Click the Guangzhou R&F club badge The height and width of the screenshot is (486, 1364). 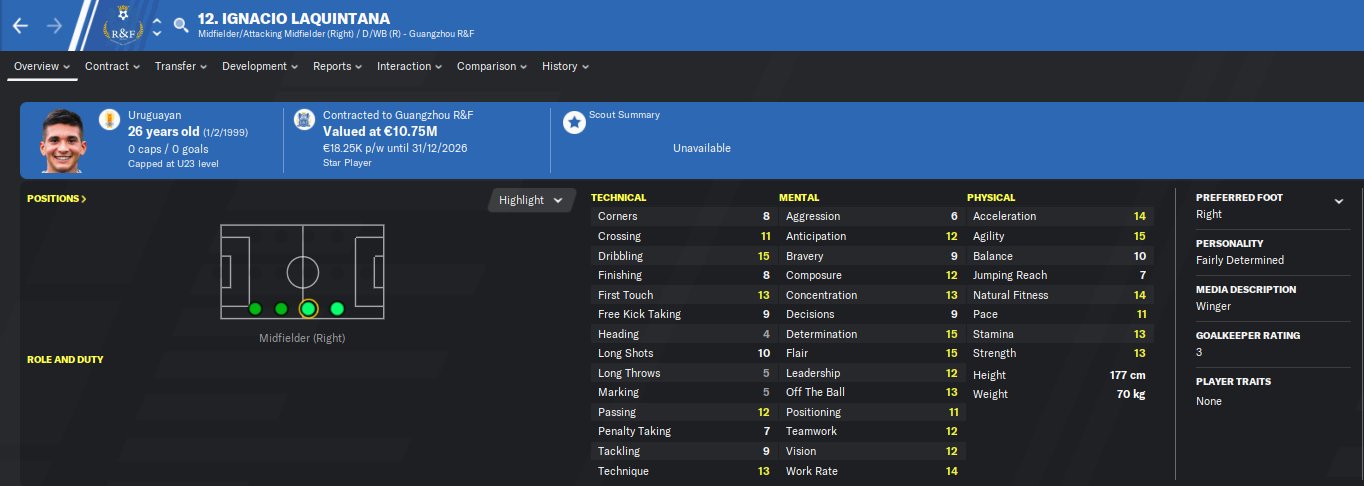tap(125, 26)
